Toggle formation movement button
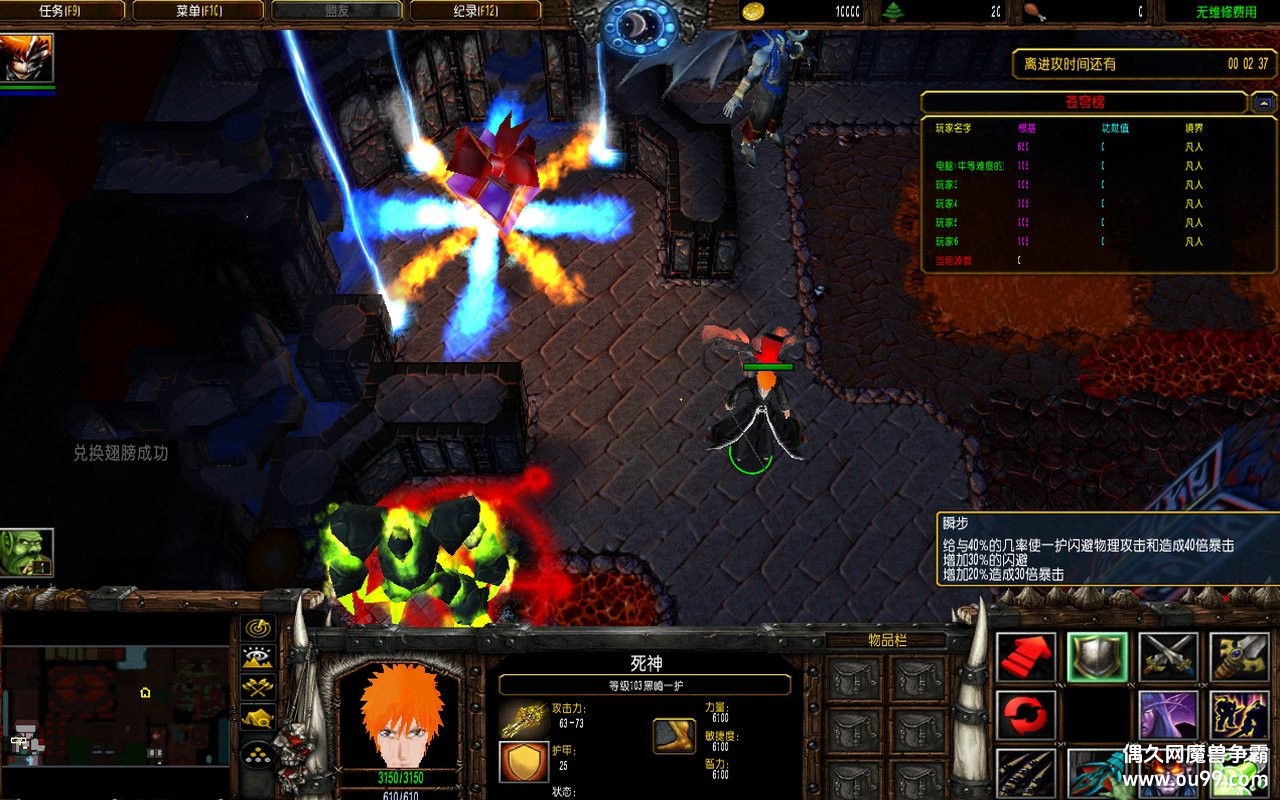The height and width of the screenshot is (800, 1280). pos(259,752)
